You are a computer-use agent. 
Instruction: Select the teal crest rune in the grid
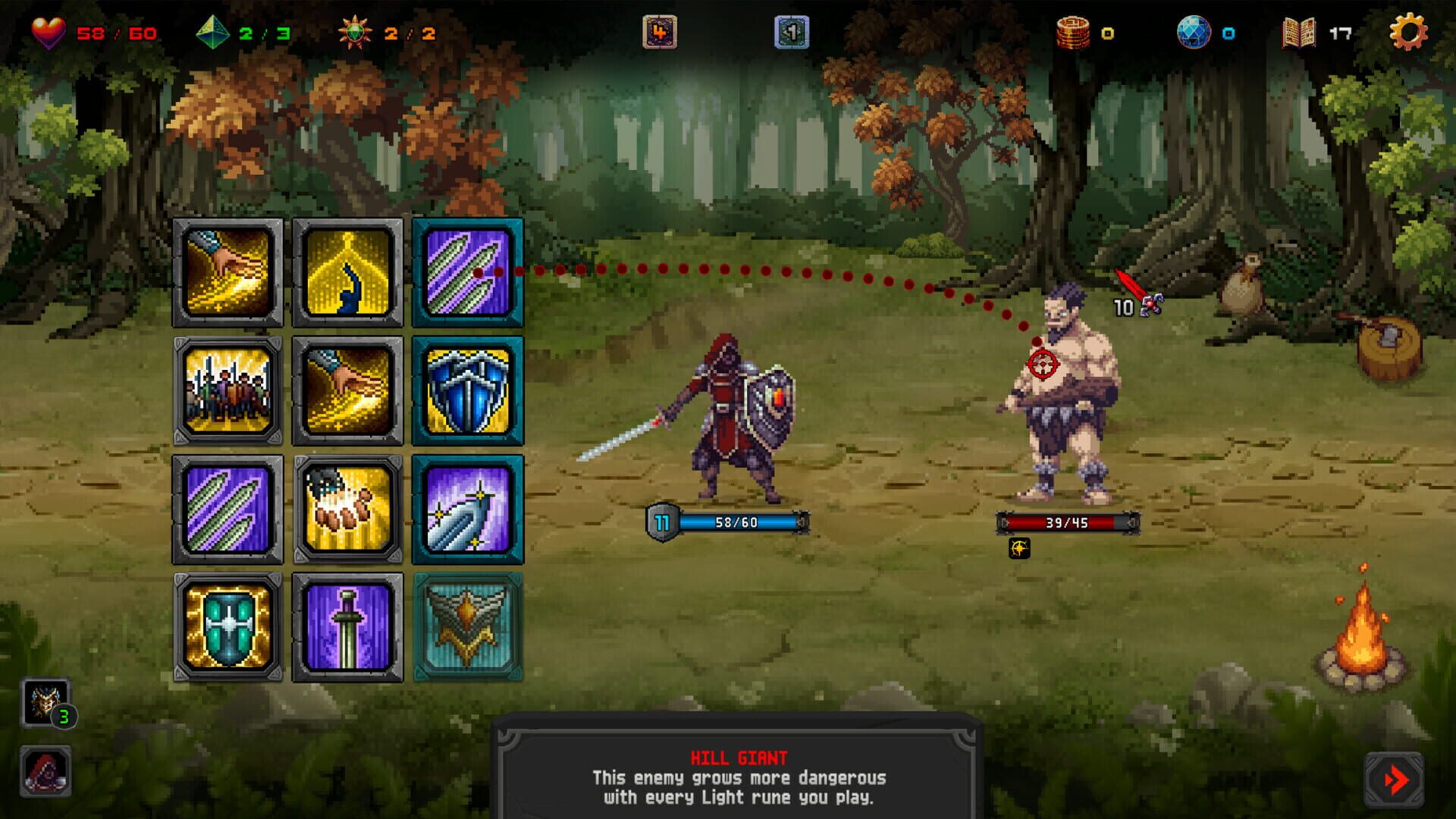point(468,626)
